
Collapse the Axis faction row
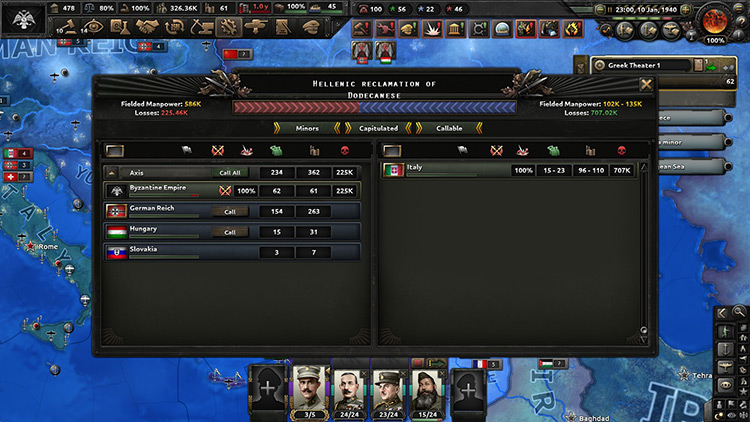point(111,172)
